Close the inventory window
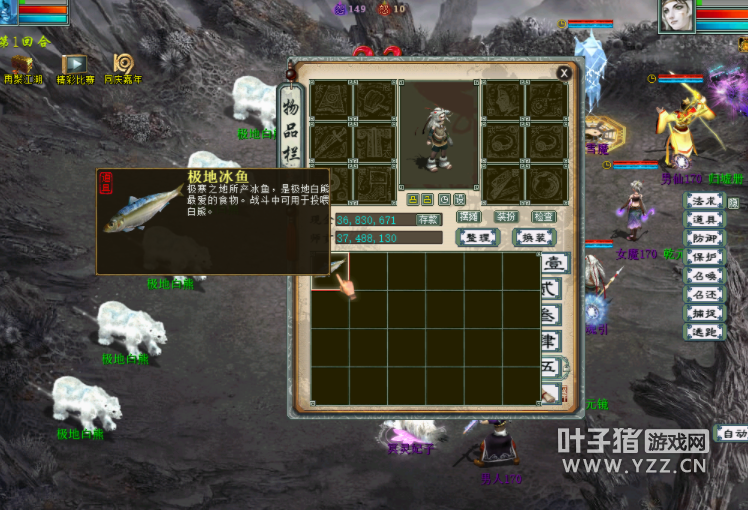The width and height of the screenshot is (748, 510). point(564,72)
